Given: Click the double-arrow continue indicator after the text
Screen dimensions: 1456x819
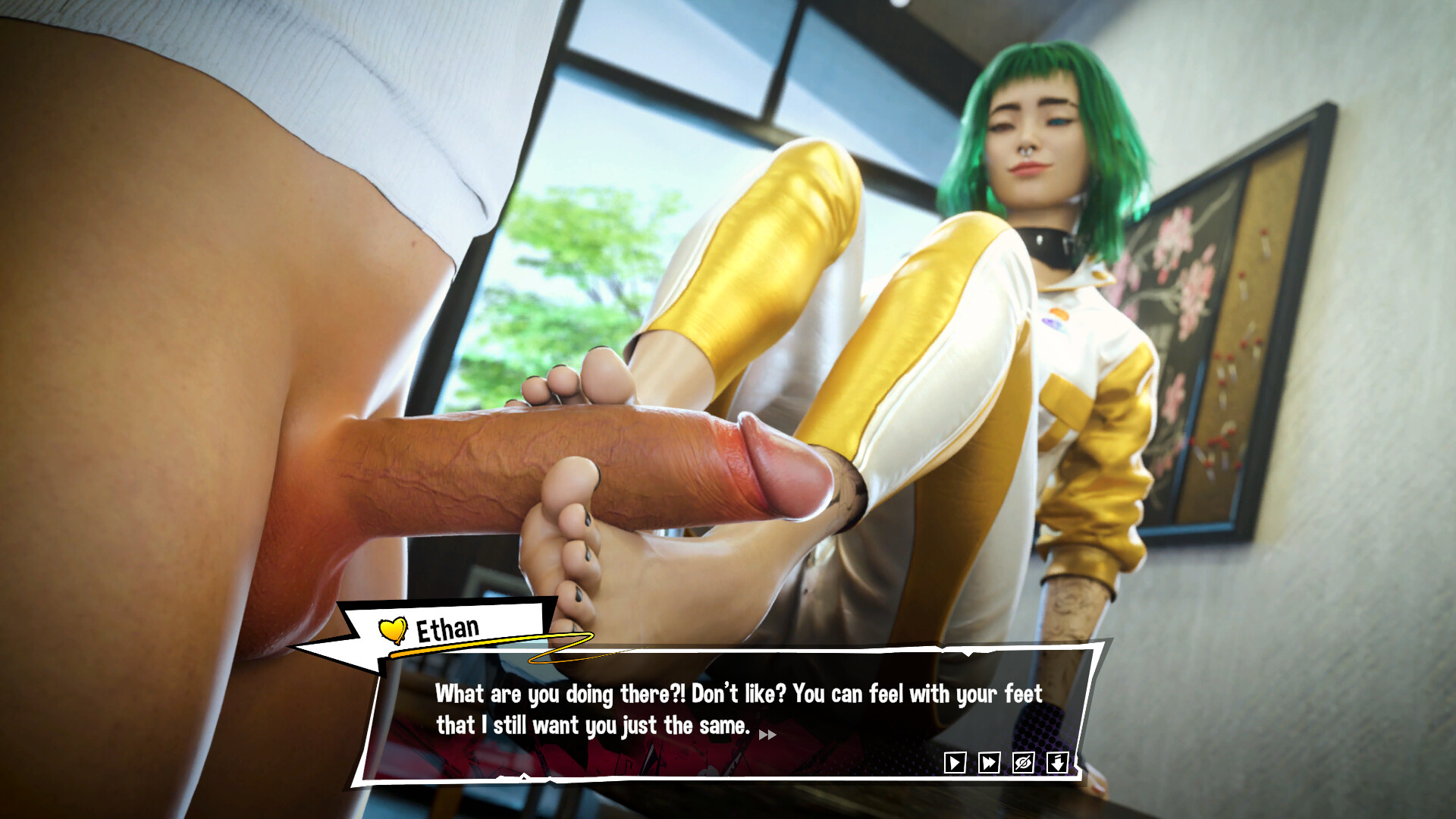Looking at the screenshot, I should 768,734.
